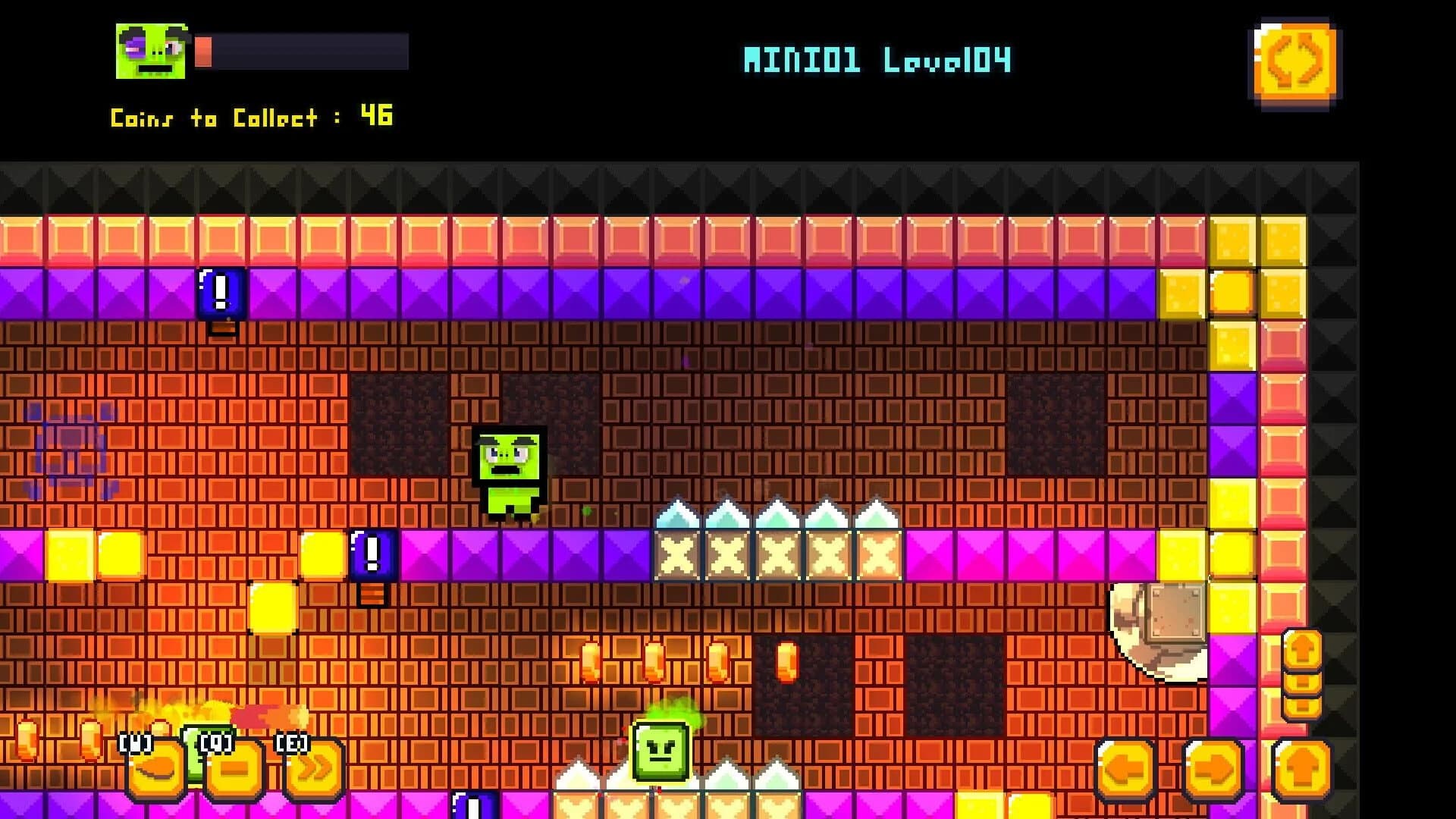The height and width of the screenshot is (819, 1456).
Task: Hit the exclamation block at the bottom center
Action: pyautogui.click(x=473, y=806)
